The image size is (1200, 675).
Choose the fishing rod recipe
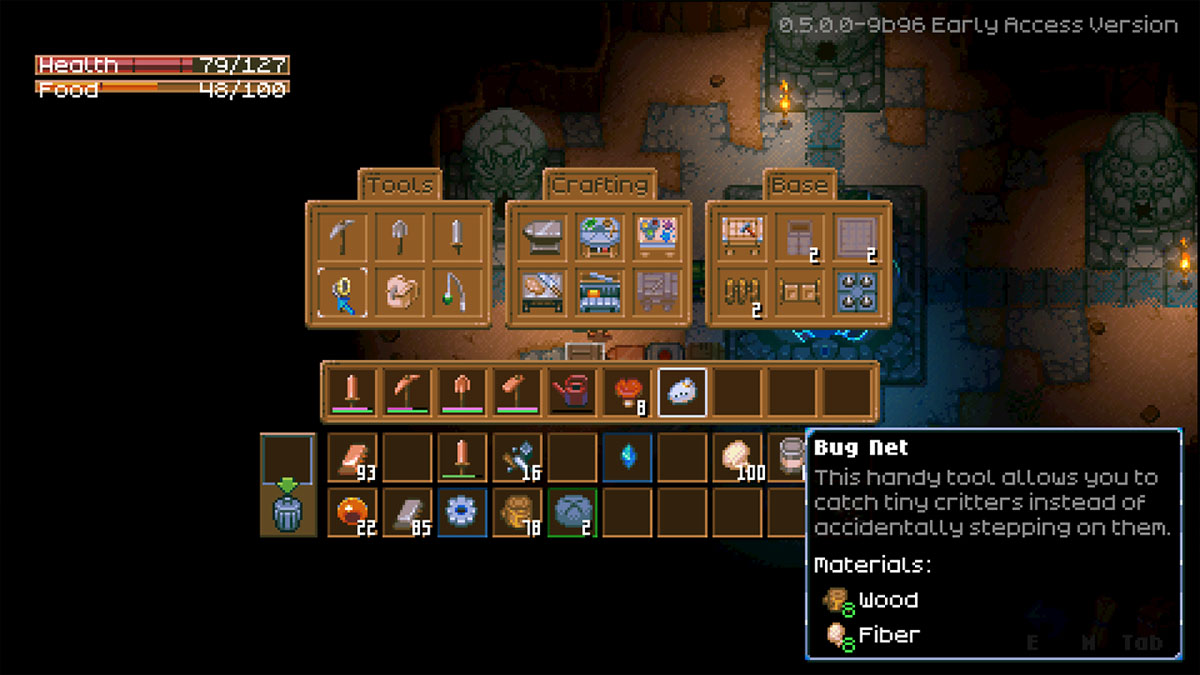tap(456, 293)
